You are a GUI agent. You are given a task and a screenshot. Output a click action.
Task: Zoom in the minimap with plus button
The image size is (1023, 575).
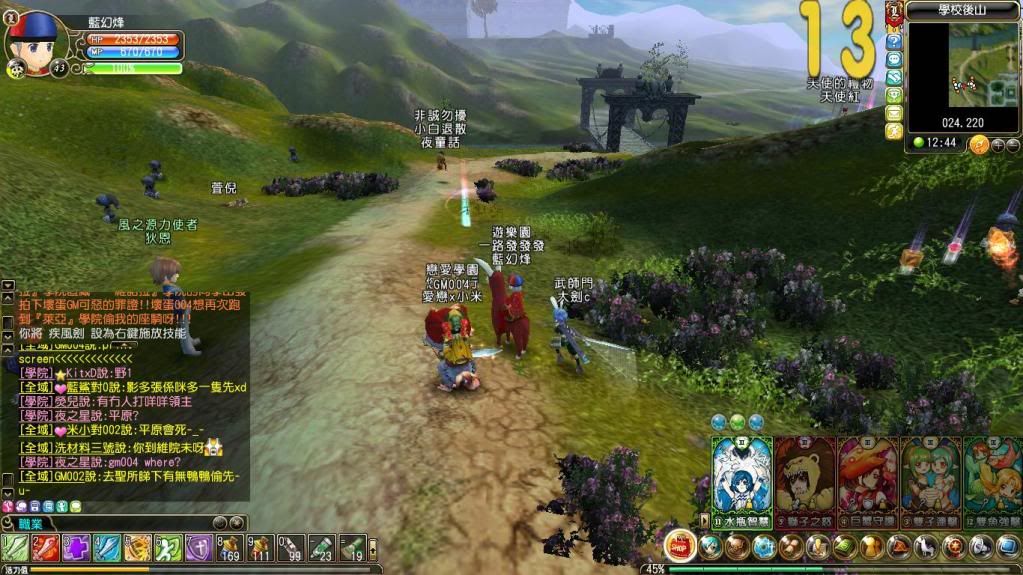coord(996,144)
